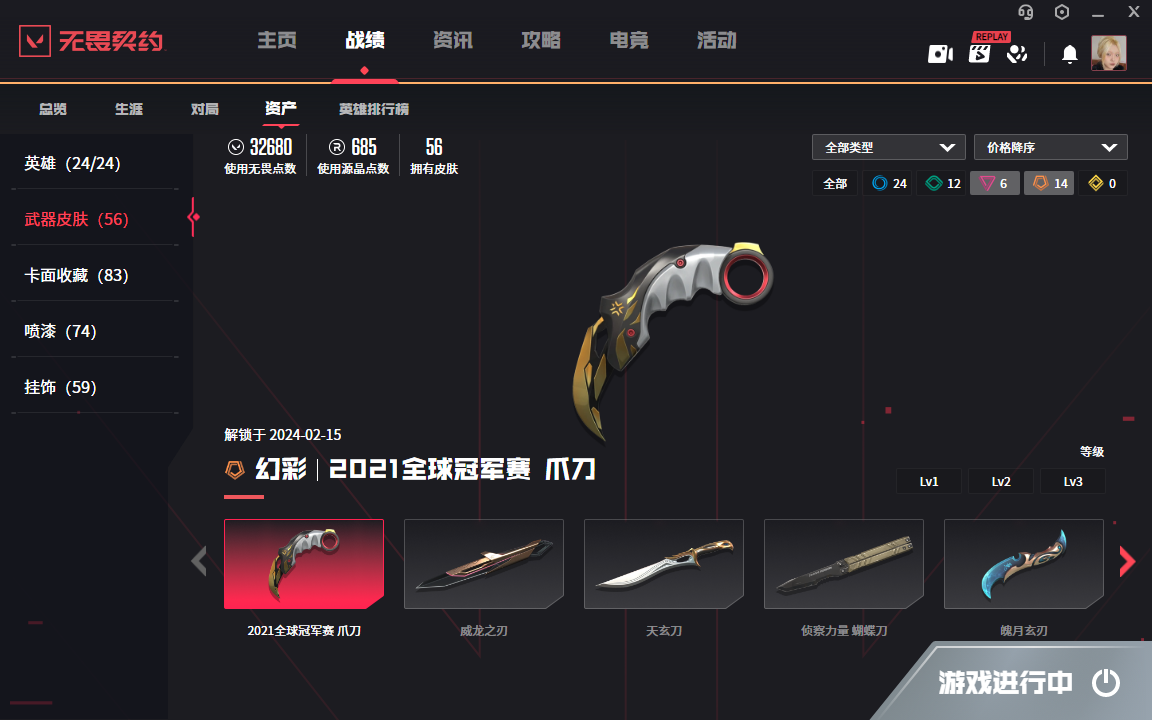Select the 英雄 (24/24) category
This screenshot has width=1152, height=720.
(x=72, y=163)
